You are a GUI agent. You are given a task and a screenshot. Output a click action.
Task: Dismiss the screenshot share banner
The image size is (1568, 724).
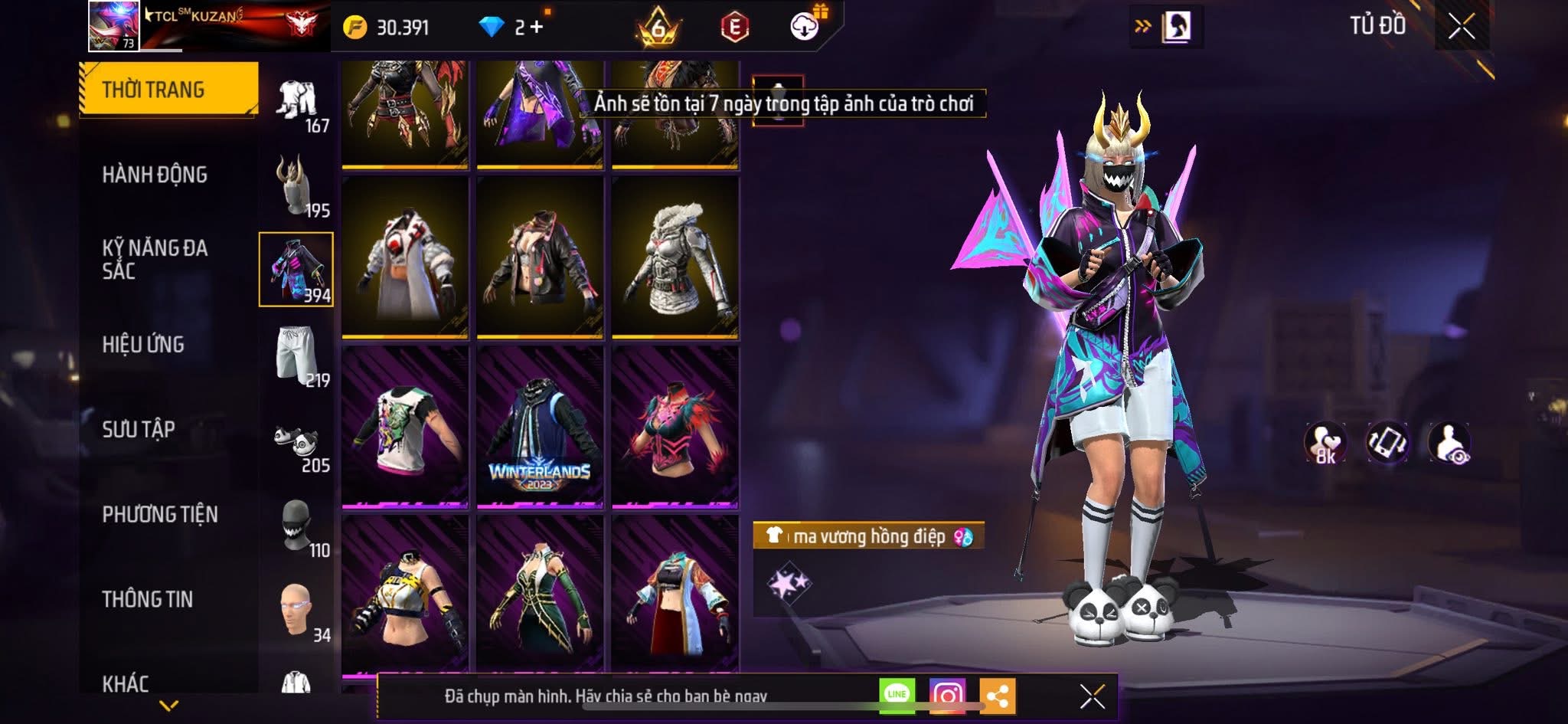coord(1092,696)
